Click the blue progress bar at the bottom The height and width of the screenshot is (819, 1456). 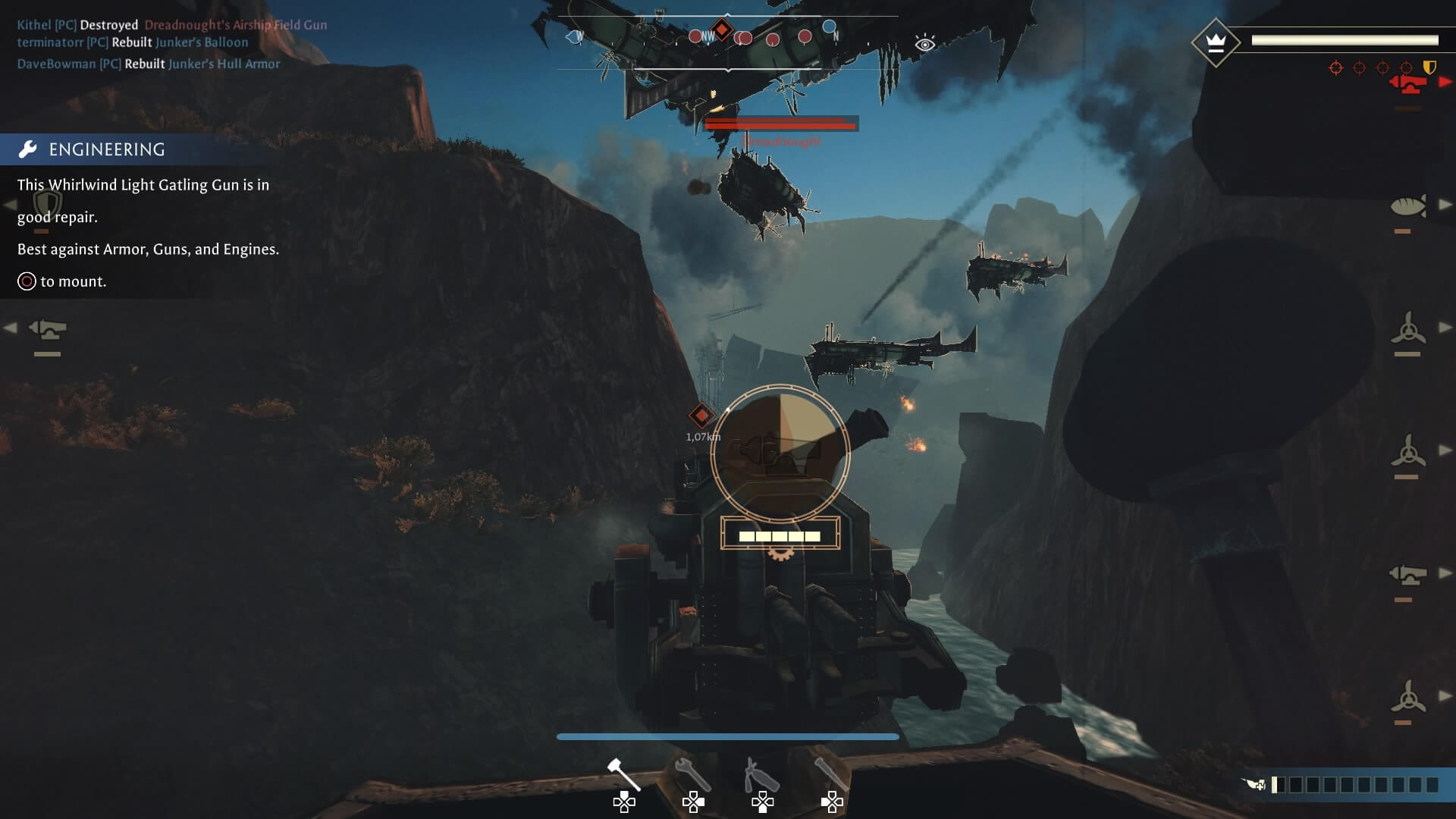click(726, 736)
